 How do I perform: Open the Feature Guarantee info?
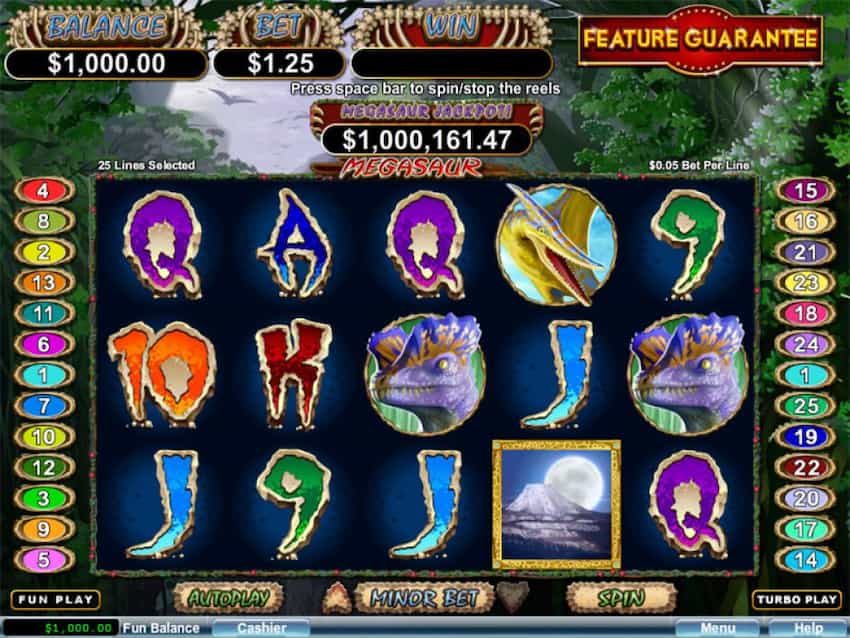click(x=700, y=40)
